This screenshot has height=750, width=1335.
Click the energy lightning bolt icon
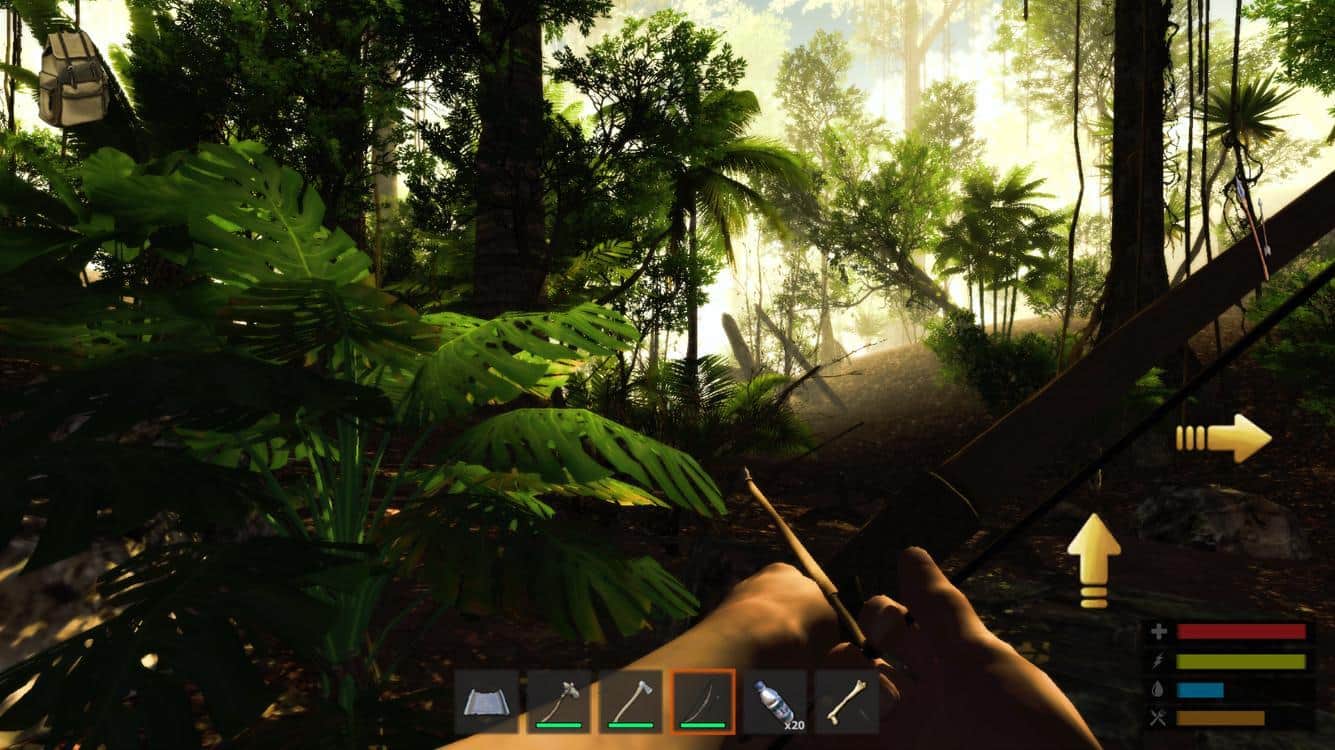click(x=1157, y=661)
